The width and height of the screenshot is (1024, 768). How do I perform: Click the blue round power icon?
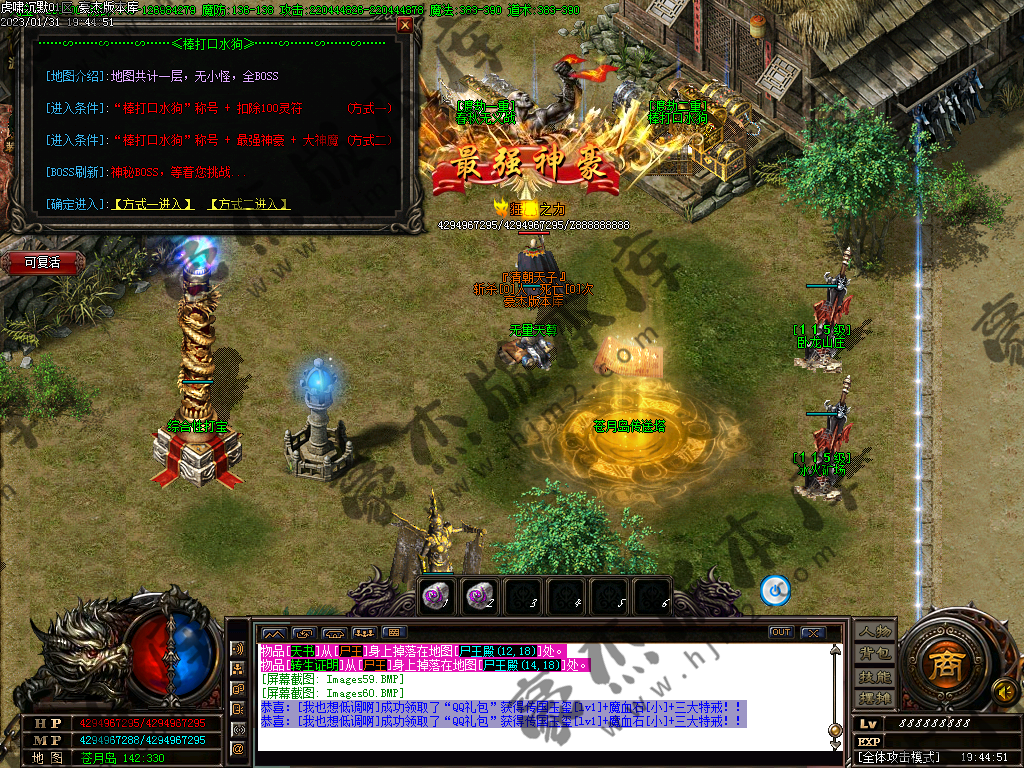pyautogui.click(x=775, y=591)
